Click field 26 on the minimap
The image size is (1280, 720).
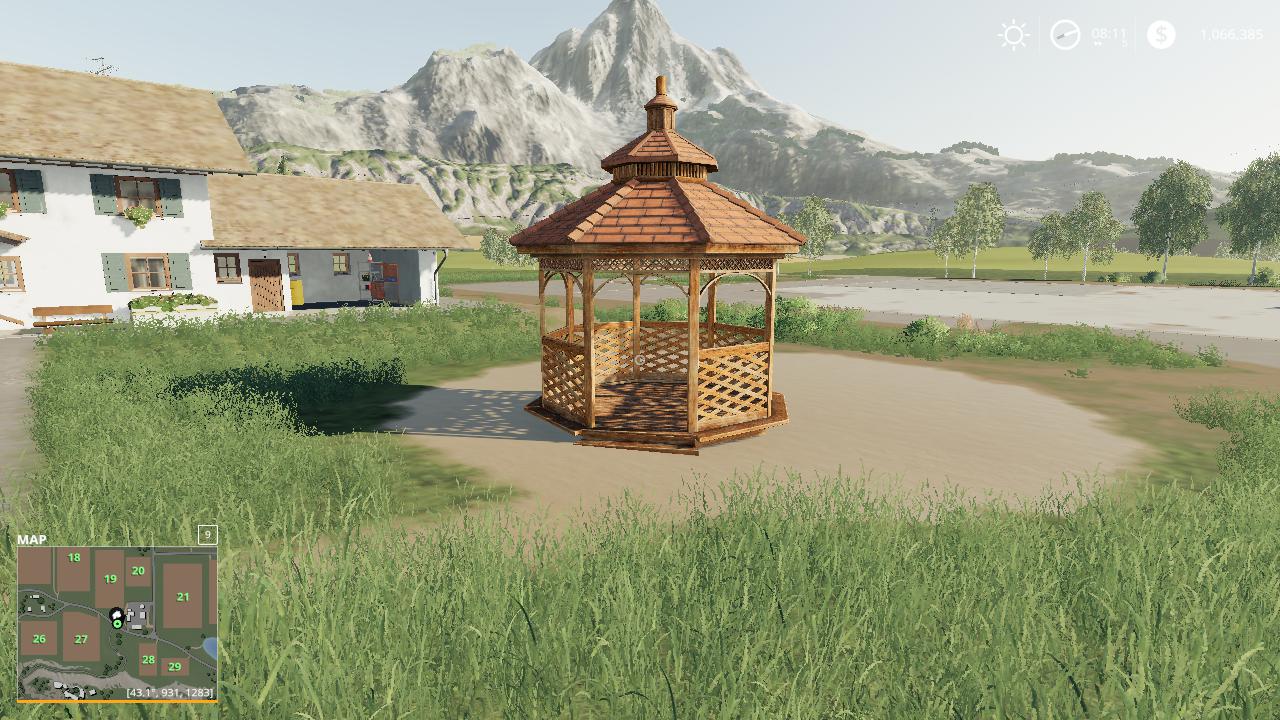(x=39, y=638)
